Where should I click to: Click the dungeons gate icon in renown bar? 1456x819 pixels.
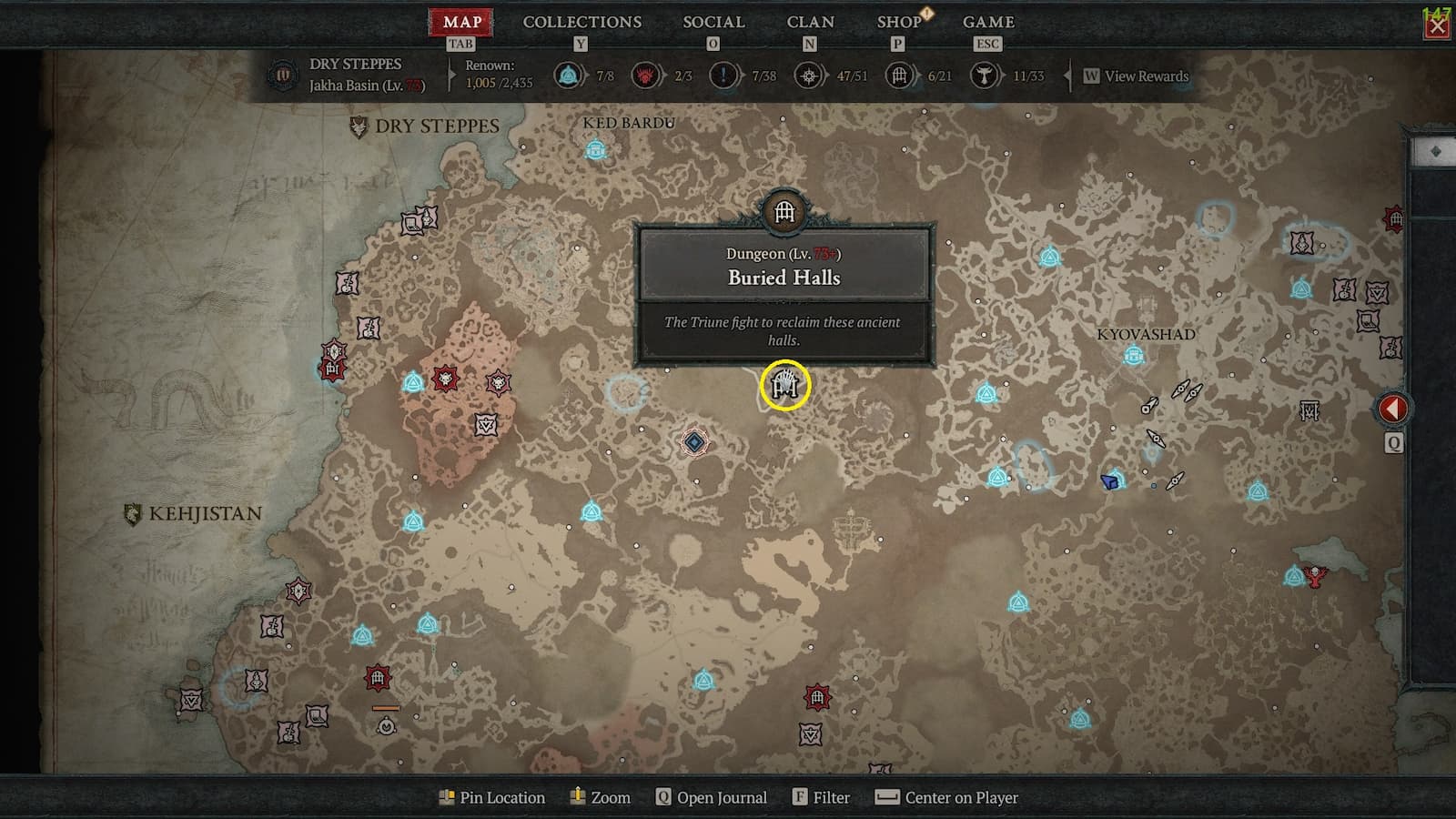(899, 76)
